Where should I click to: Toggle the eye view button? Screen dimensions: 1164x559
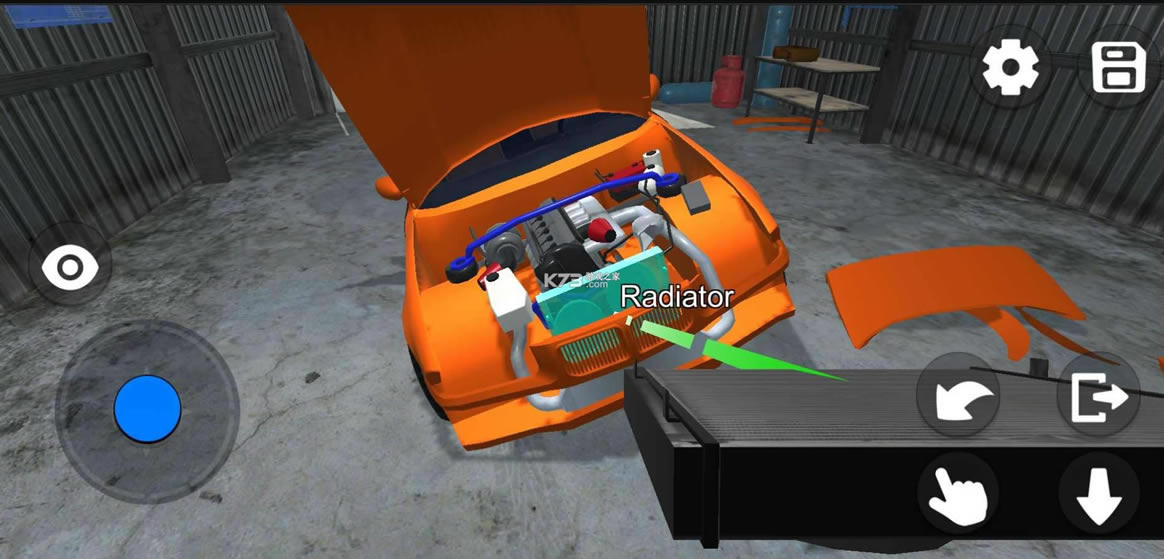tap(70, 268)
